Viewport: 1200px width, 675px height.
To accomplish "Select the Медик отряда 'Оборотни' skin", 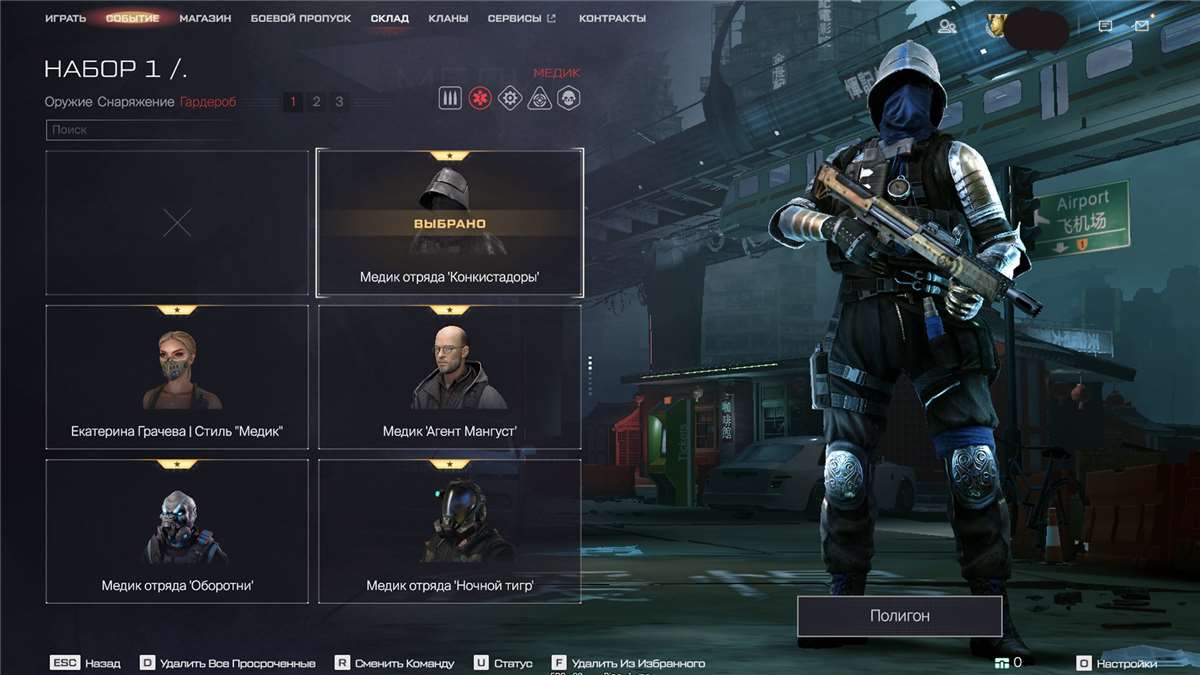I will [177, 531].
